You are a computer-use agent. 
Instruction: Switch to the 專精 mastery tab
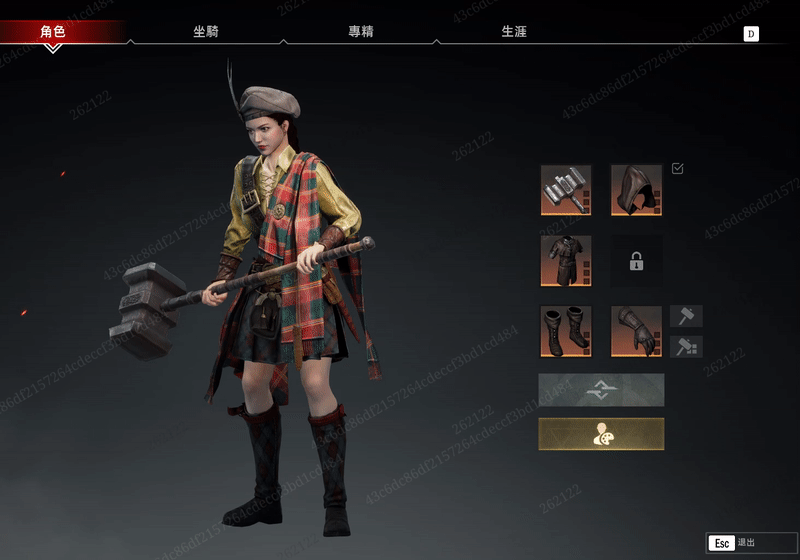point(361,32)
